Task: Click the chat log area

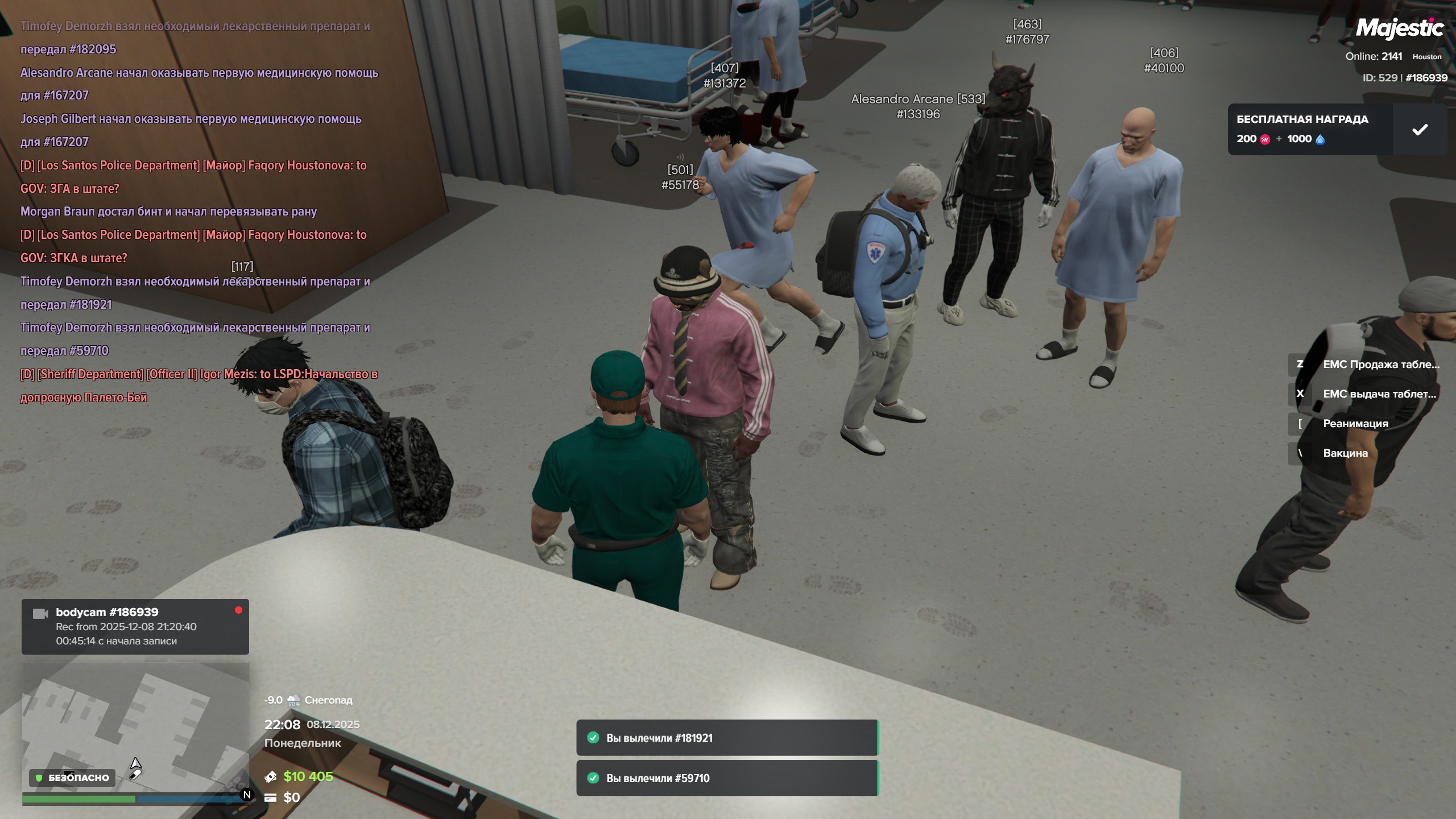Action: click(x=199, y=210)
